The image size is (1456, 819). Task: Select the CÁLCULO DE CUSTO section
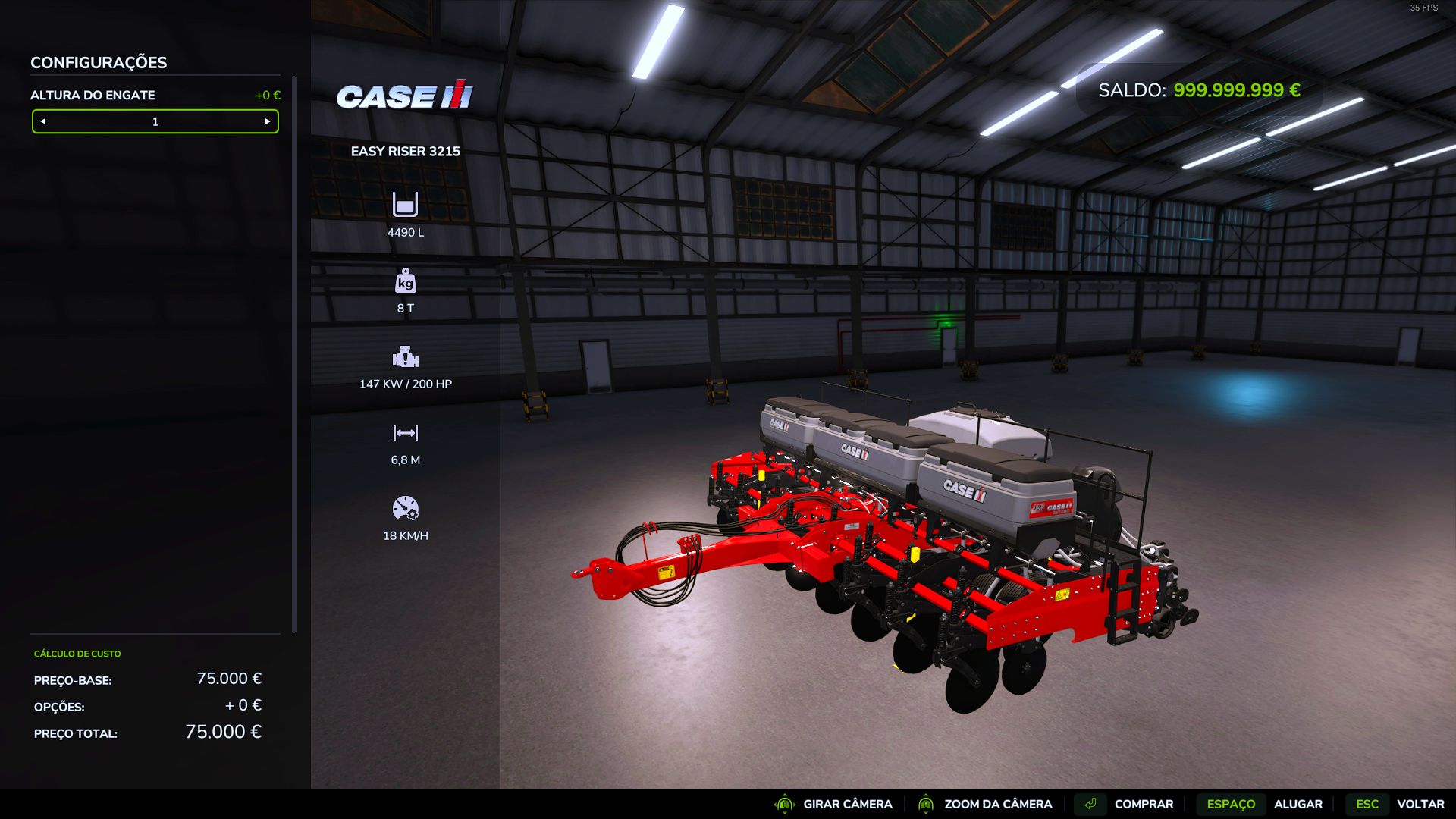pos(77,653)
